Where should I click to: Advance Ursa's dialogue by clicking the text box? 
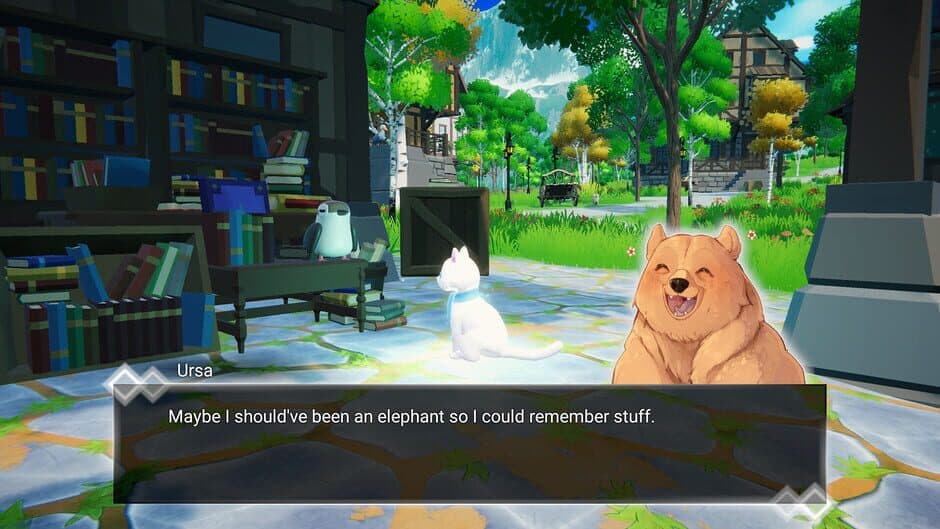(469, 442)
